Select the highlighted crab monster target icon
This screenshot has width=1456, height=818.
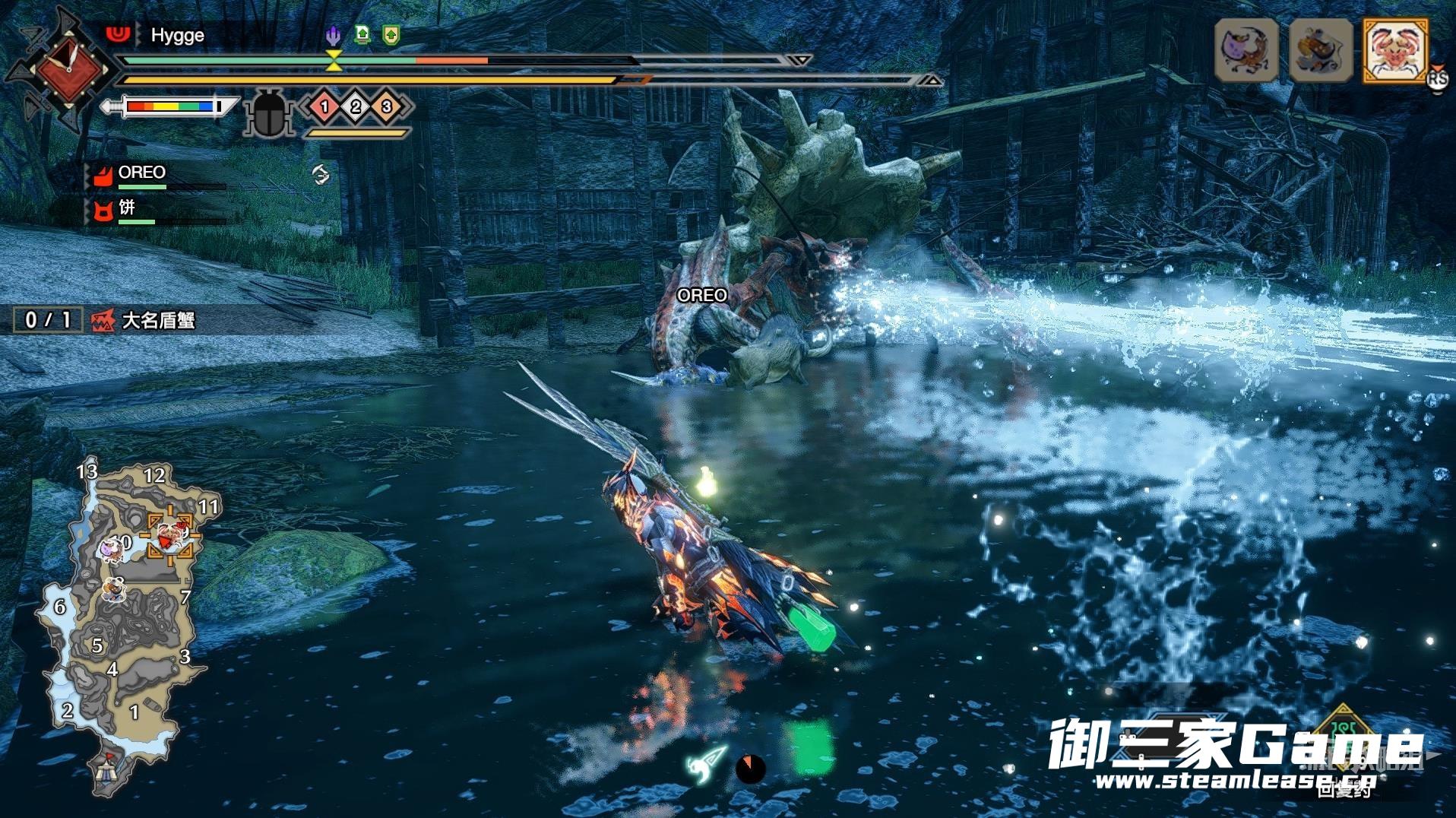1395,50
